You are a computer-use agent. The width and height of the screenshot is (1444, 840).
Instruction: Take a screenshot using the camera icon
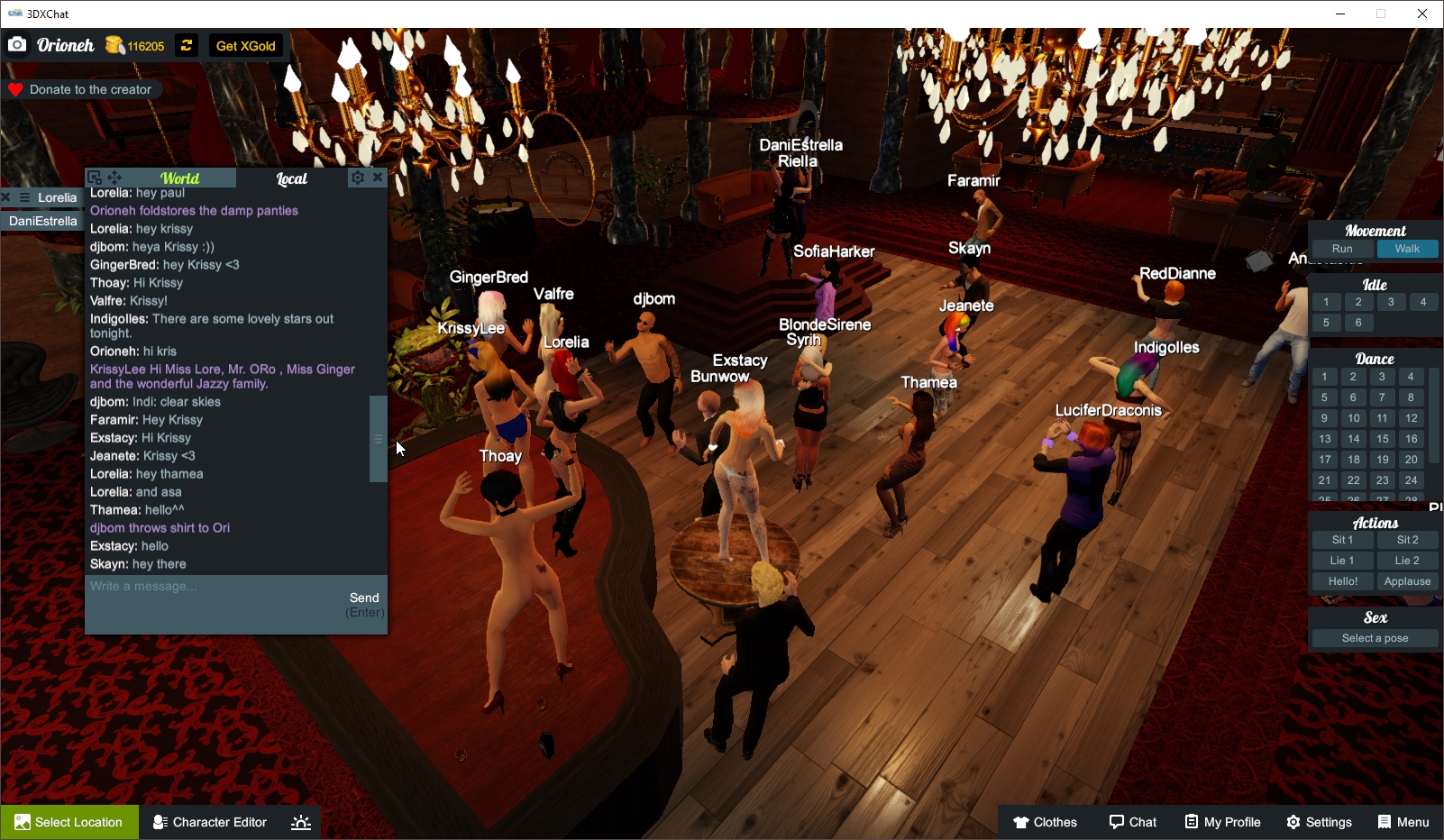pos(16,44)
